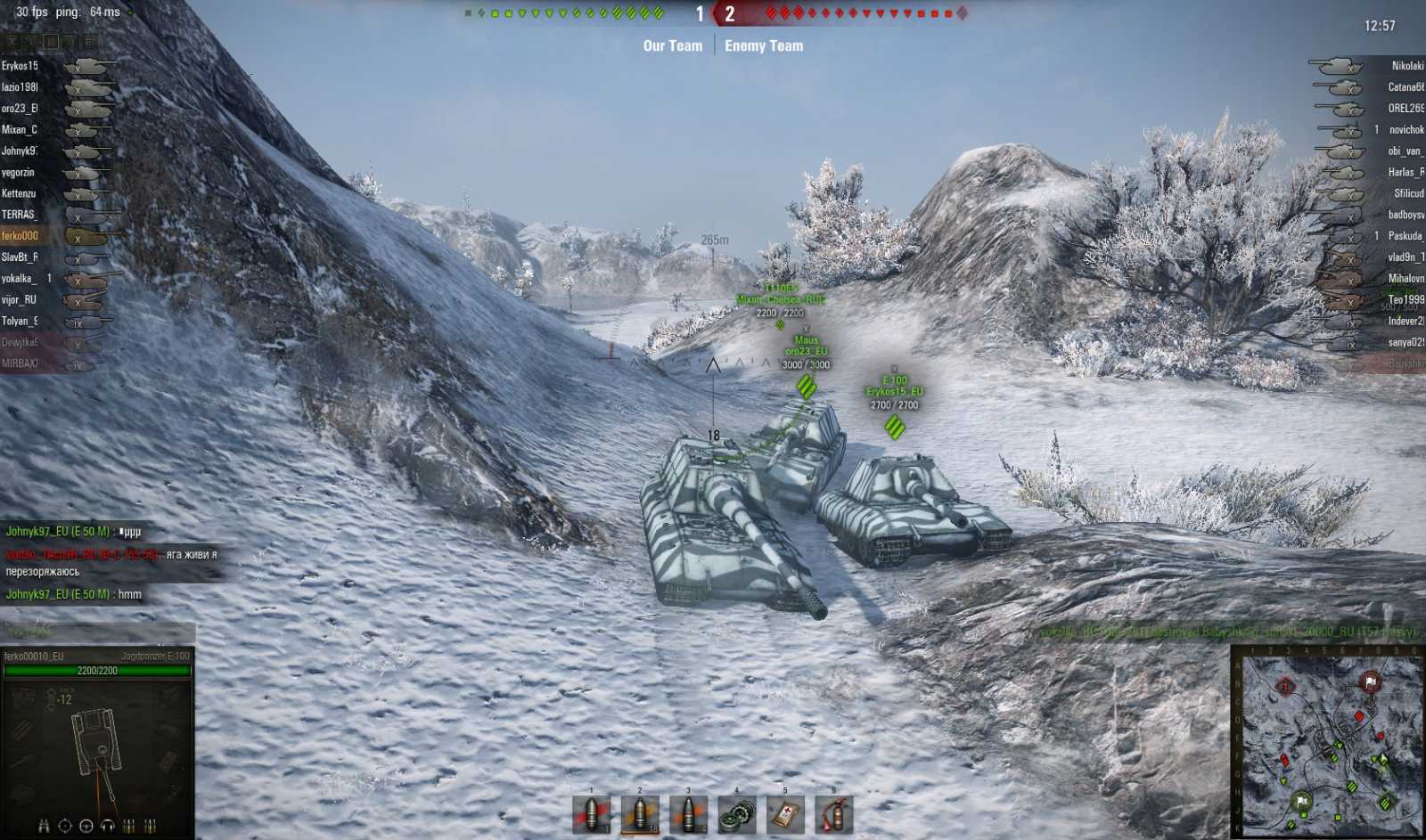The height and width of the screenshot is (840, 1426).
Task: Click the headphones radio operator icon
Action: 108,826
